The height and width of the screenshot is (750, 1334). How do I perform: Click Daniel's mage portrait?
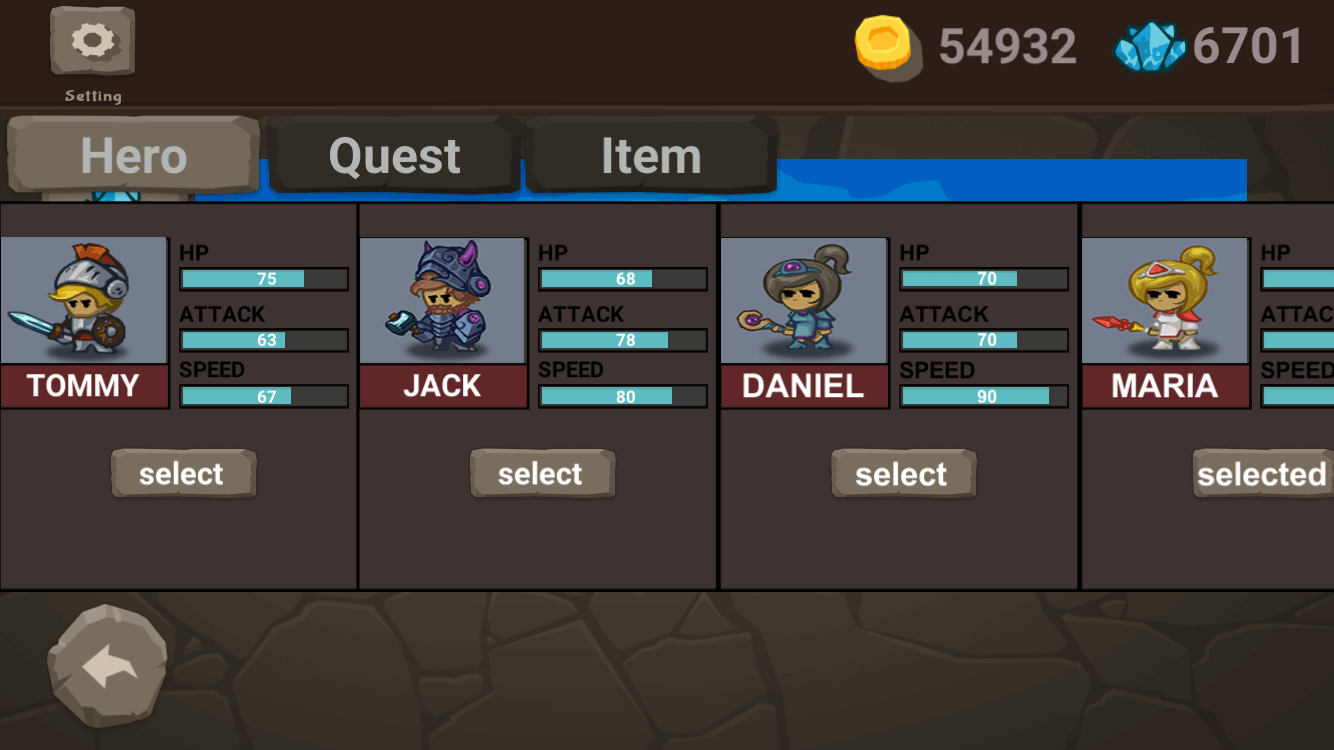tap(804, 301)
